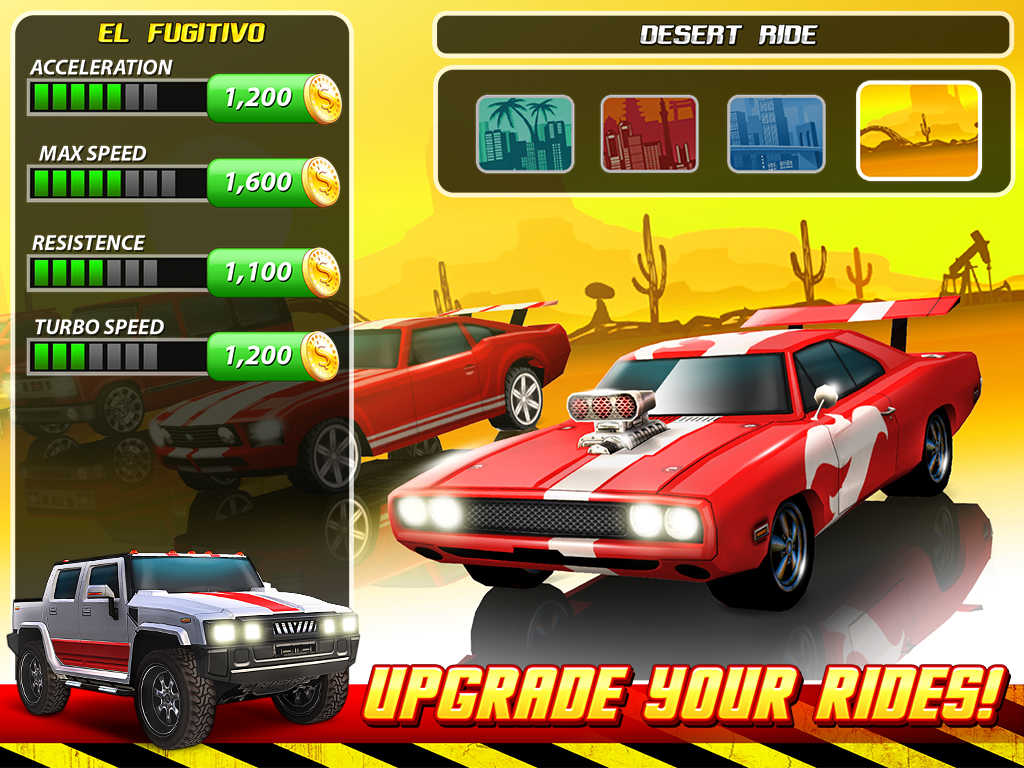Image resolution: width=1024 pixels, height=768 pixels.
Task: Purchase the Max Speed upgrade for 1,600
Action: click(273, 182)
